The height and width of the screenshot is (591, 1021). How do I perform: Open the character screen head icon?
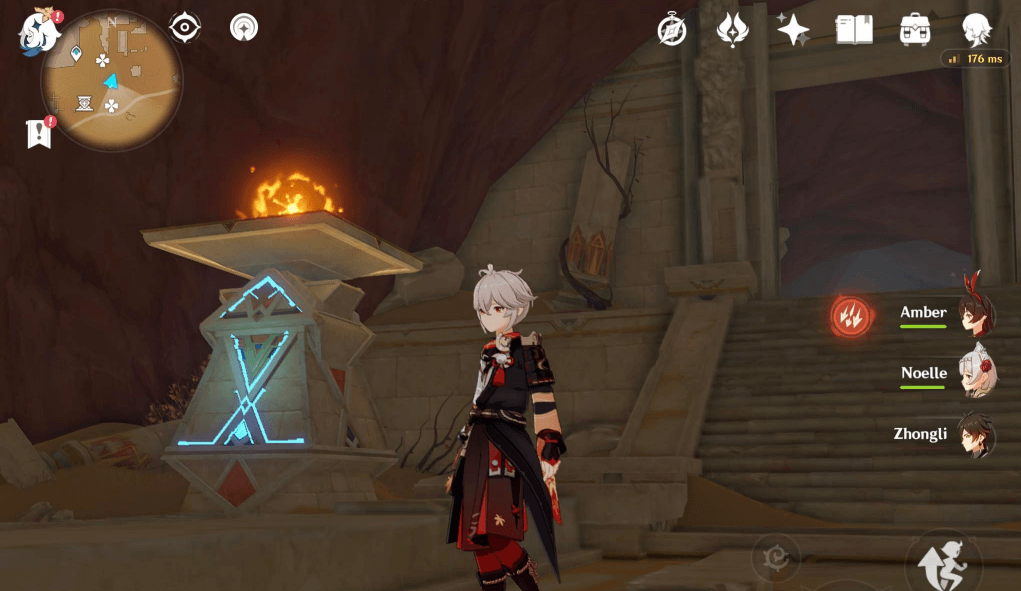(x=976, y=30)
